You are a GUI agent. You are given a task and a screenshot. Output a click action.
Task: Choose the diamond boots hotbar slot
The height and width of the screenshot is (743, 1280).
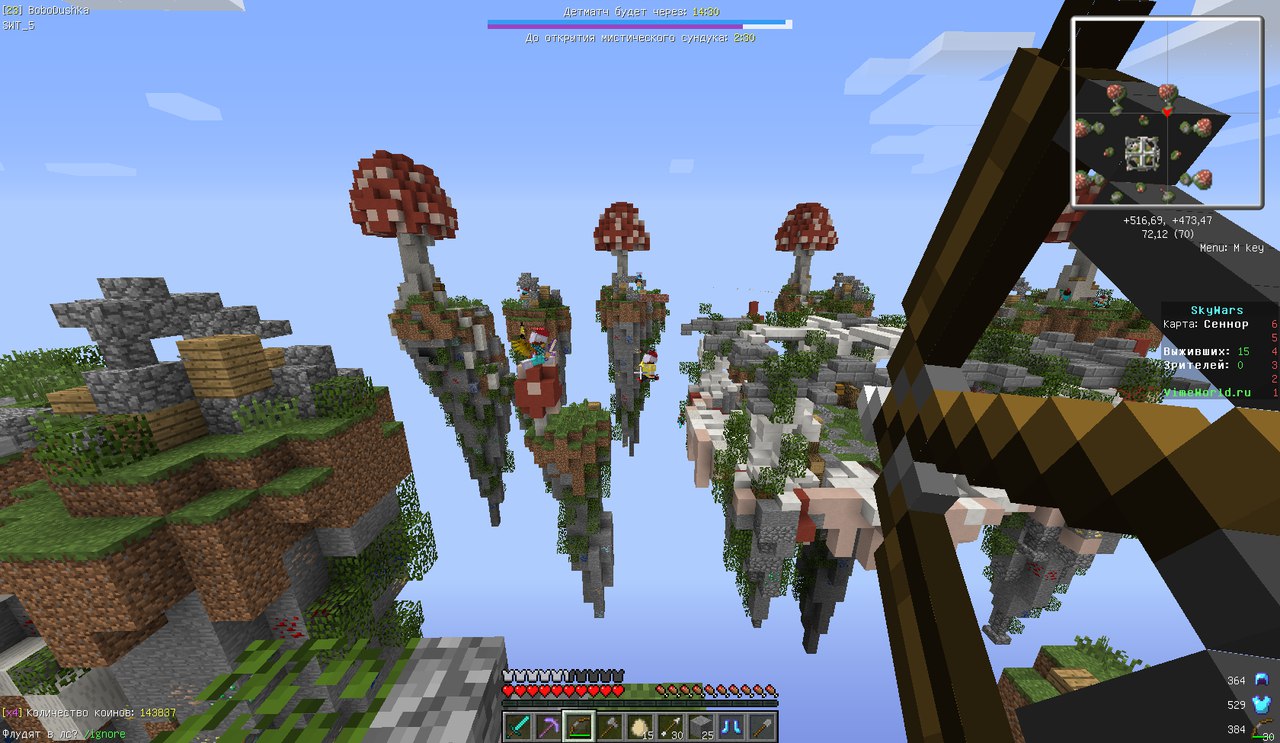click(731, 725)
